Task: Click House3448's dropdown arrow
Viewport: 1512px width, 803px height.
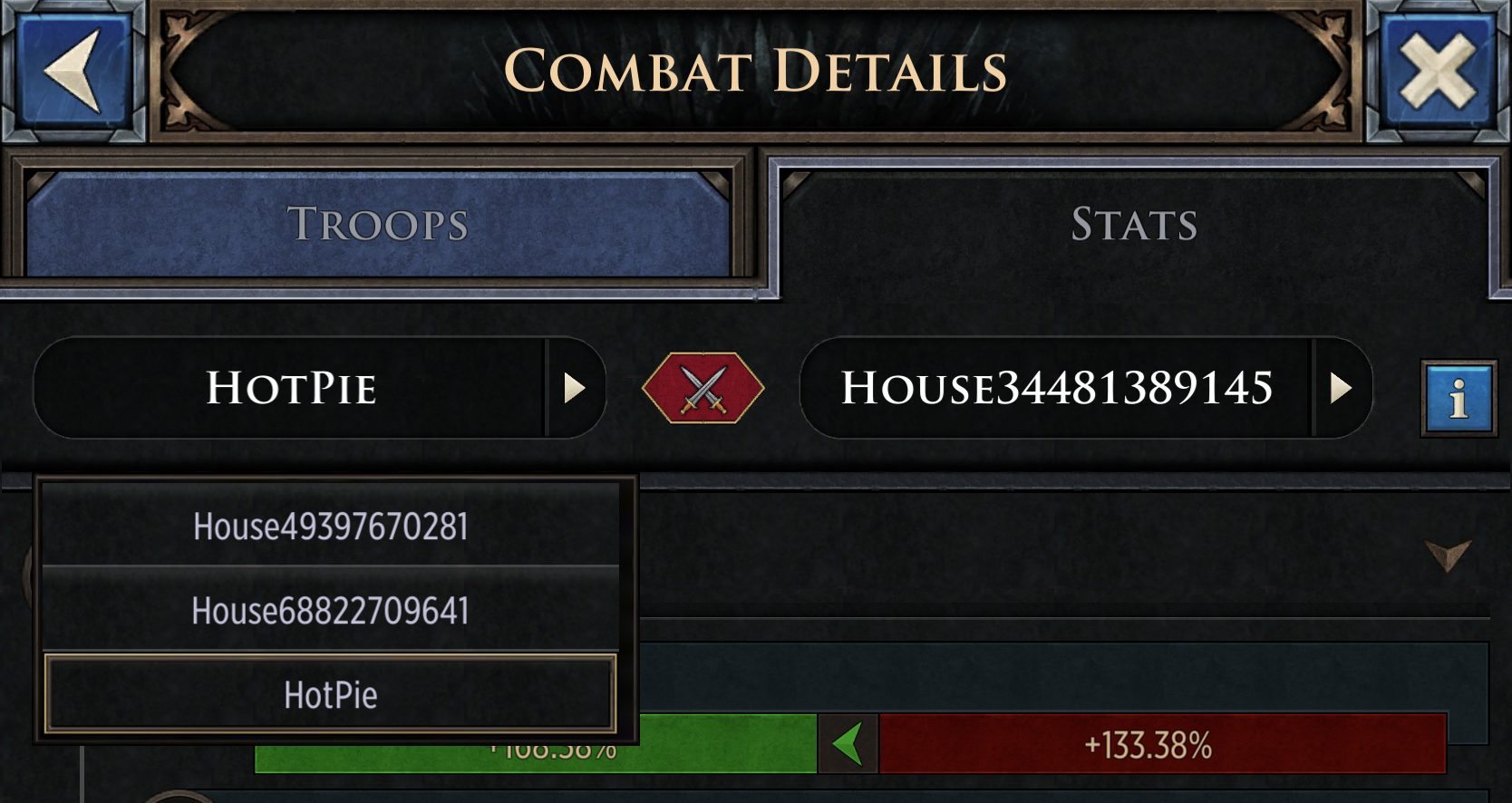Action: [1340, 388]
